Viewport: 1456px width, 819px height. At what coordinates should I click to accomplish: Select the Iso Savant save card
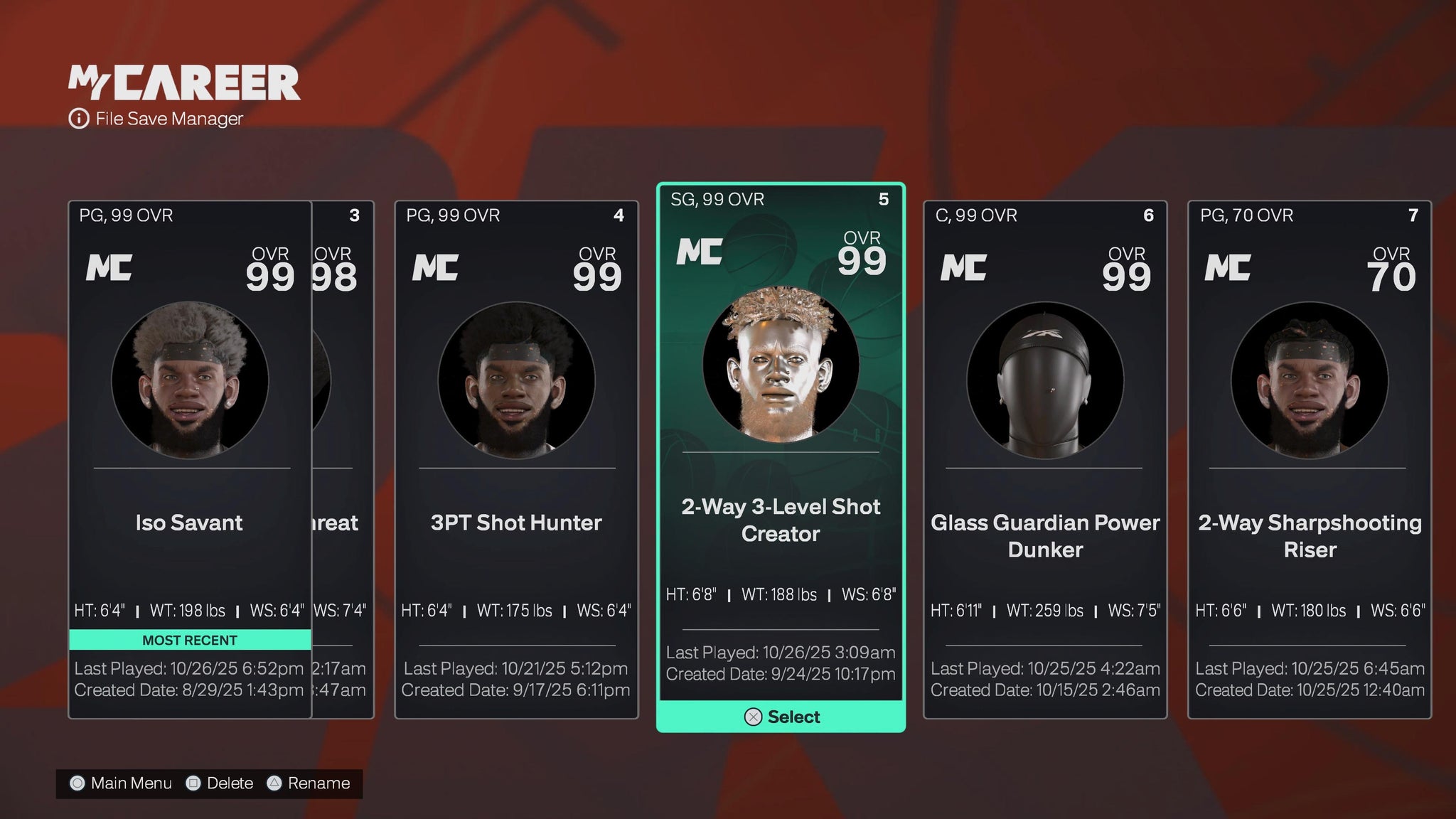pos(190,459)
